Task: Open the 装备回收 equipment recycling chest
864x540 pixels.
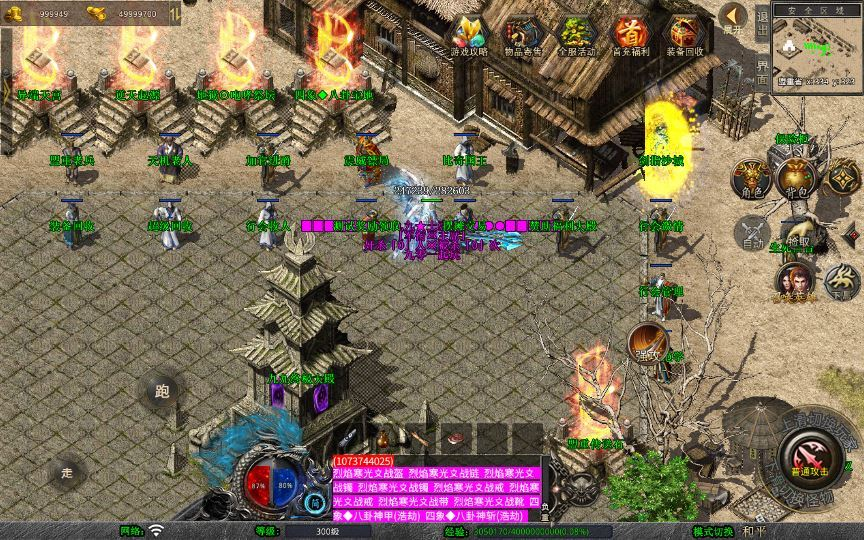Action: [x=685, y=34]
